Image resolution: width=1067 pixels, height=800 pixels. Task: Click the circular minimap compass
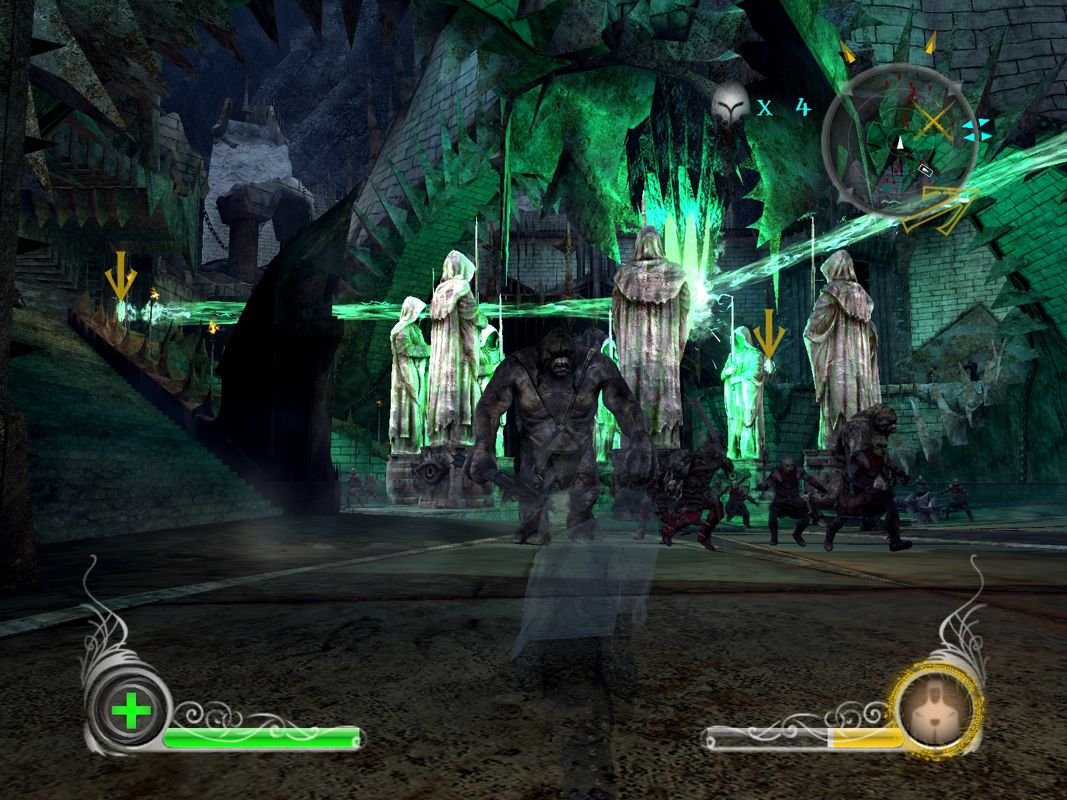point(899,138)
